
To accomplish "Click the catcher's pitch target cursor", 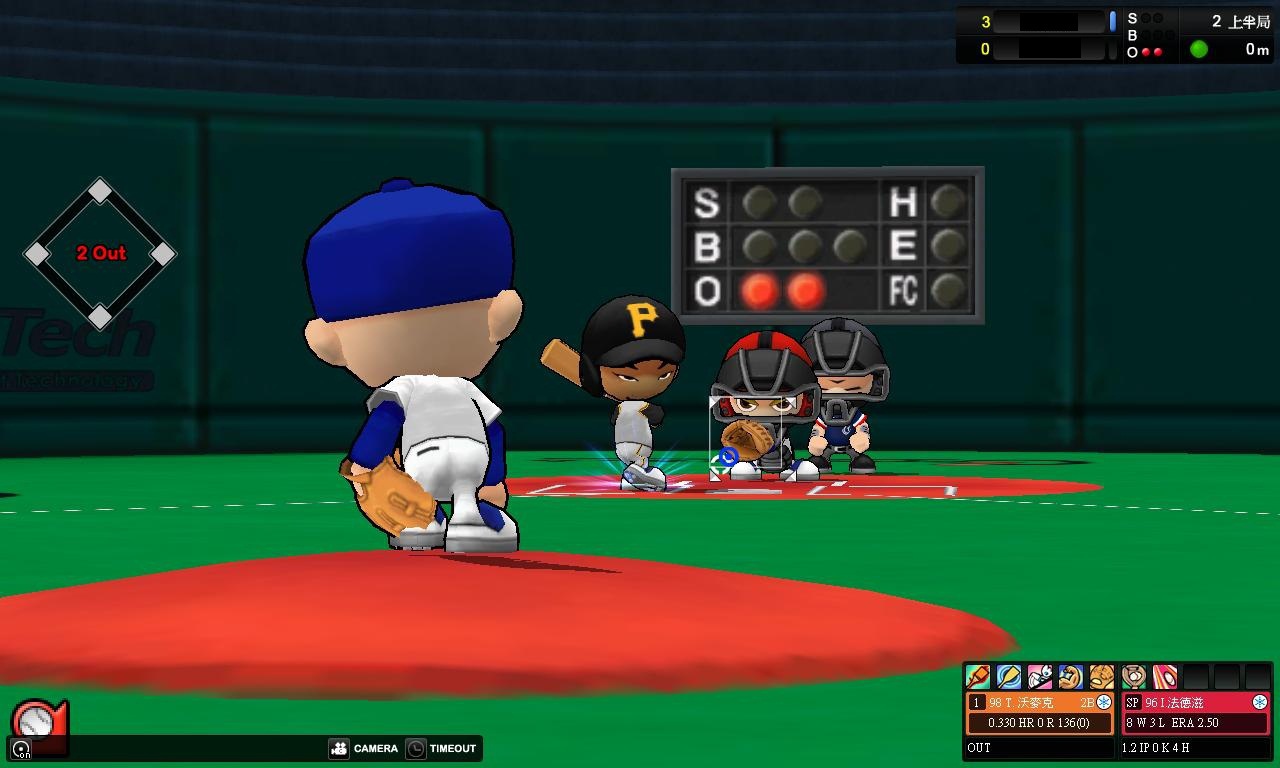I will click(728, 457).
